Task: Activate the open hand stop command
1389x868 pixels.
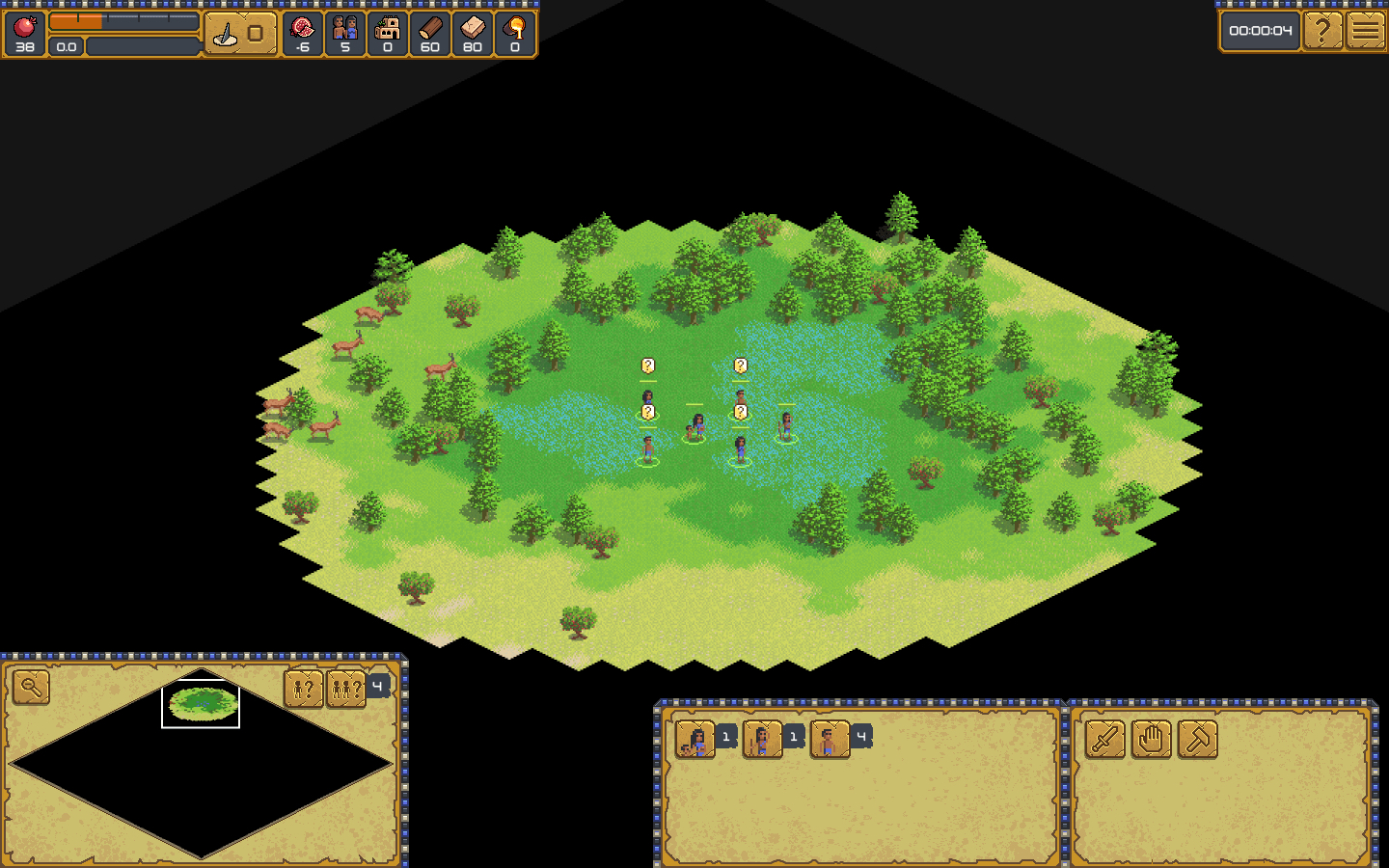Action: [x=1152, y=740]
